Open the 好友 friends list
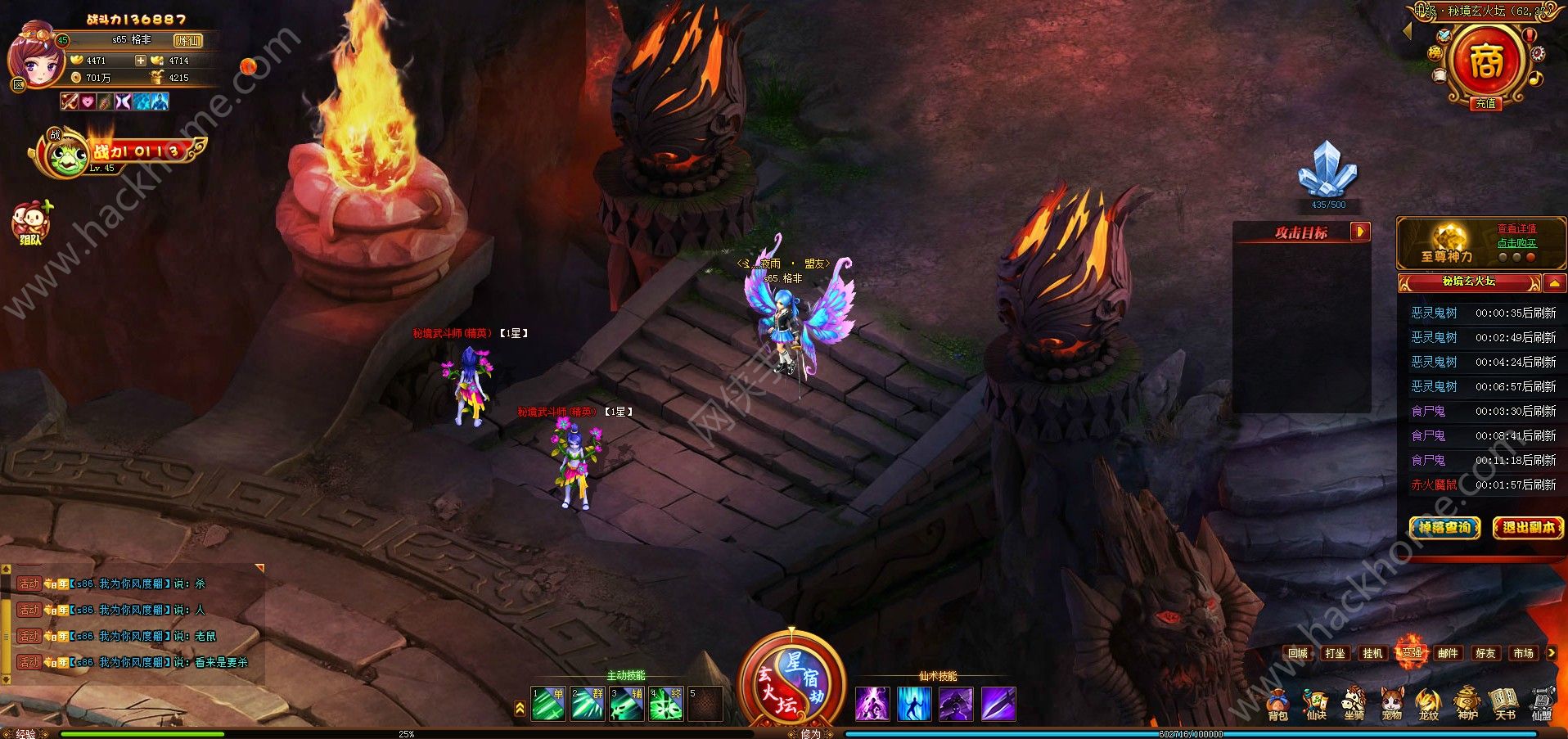1568x739 pixels. click(1485, 653)
